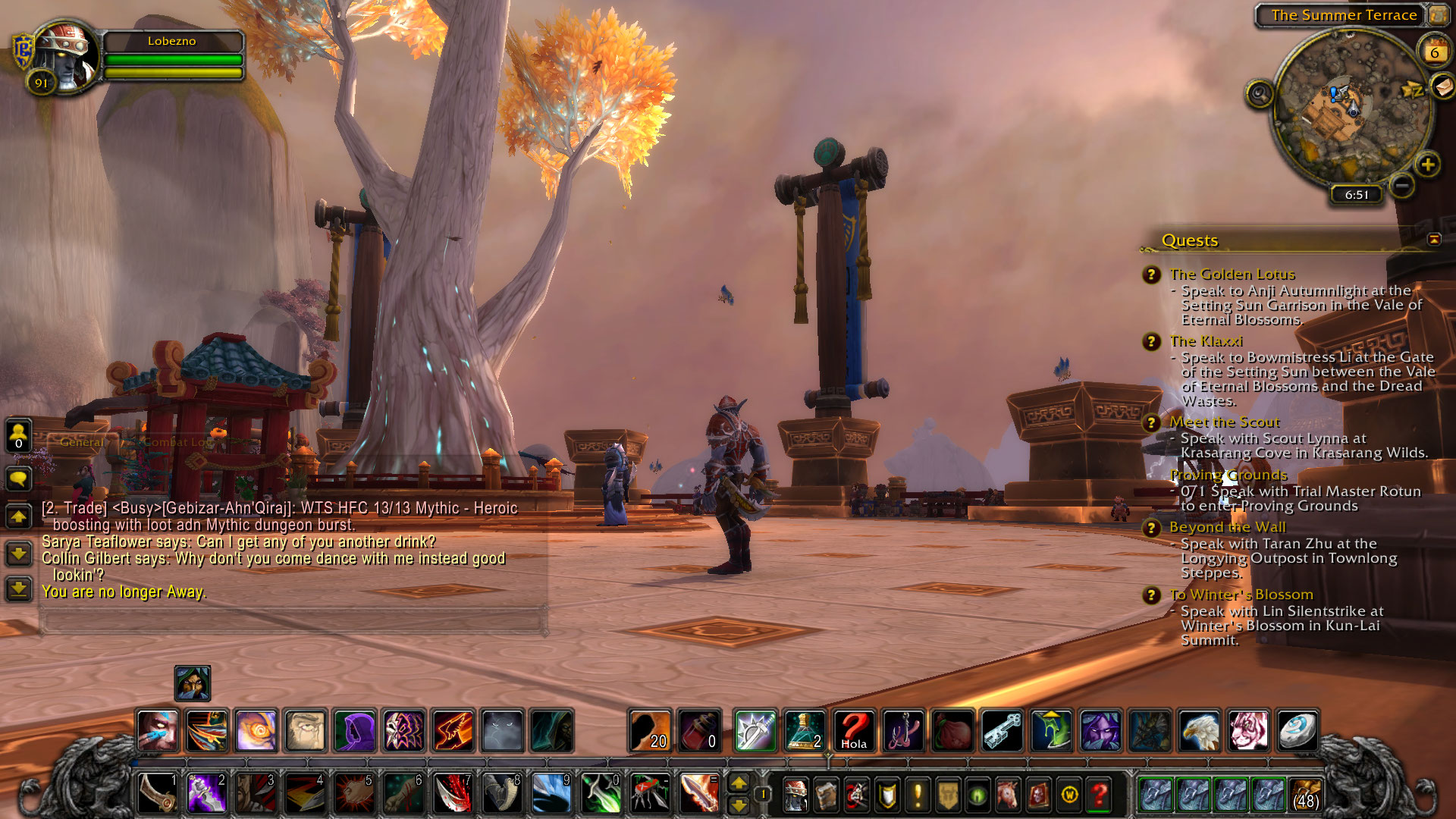Zoom out on the minimap
Image resolution: width=1456 pixels, height=819 pixels.
tap(1403, 184)
